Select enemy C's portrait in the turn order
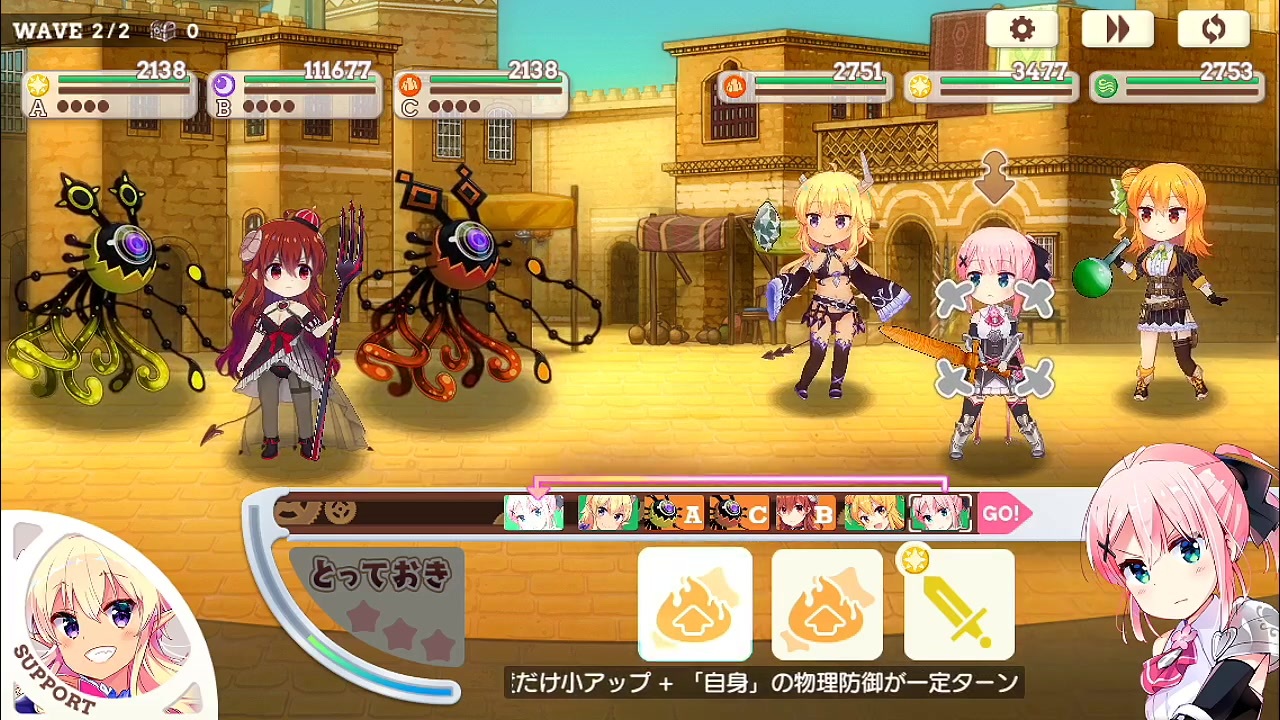The width and height of the screenshot is (1280, 720). click(x=740, y=514)
